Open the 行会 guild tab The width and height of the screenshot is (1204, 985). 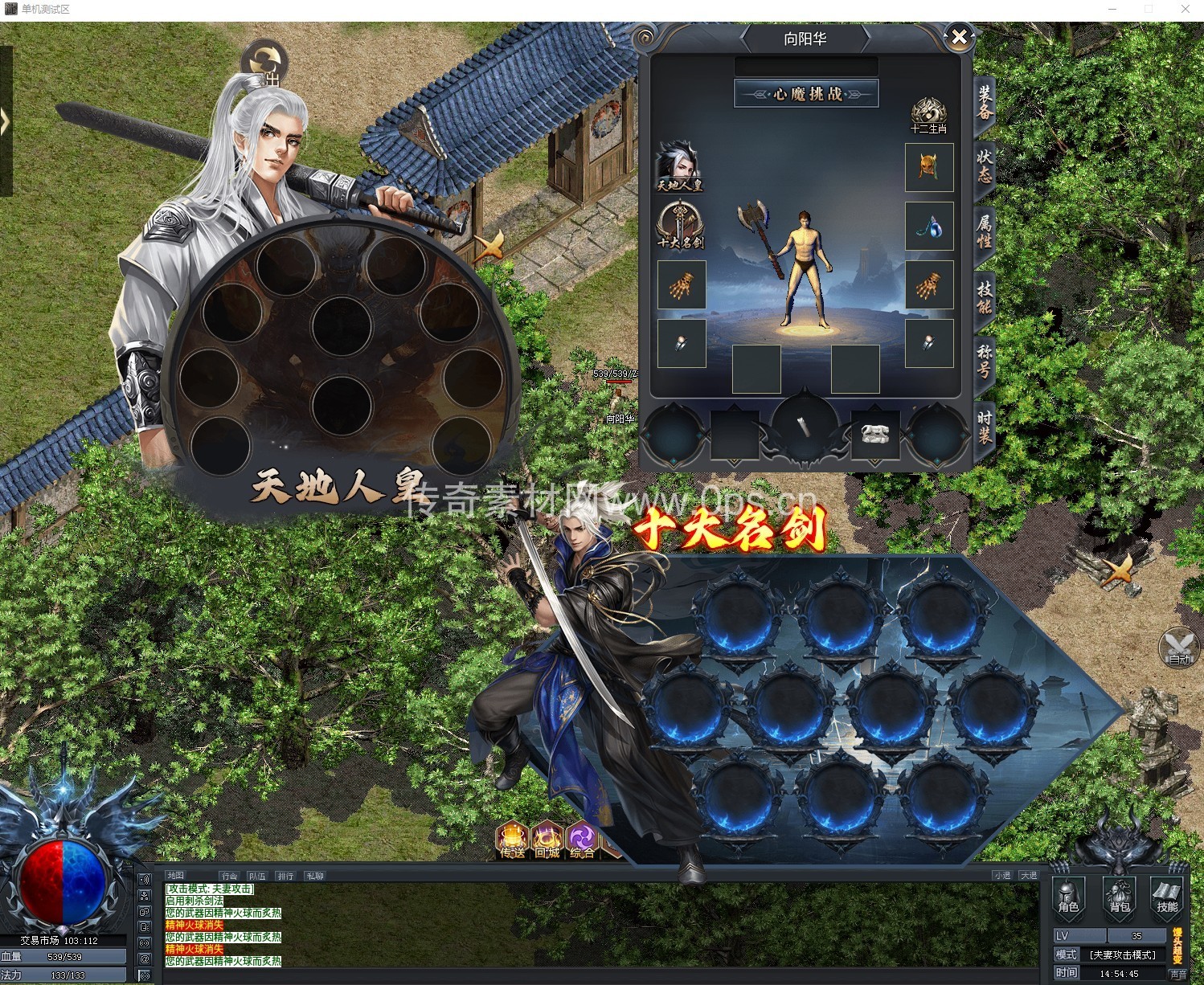click(x=229, y=876)
